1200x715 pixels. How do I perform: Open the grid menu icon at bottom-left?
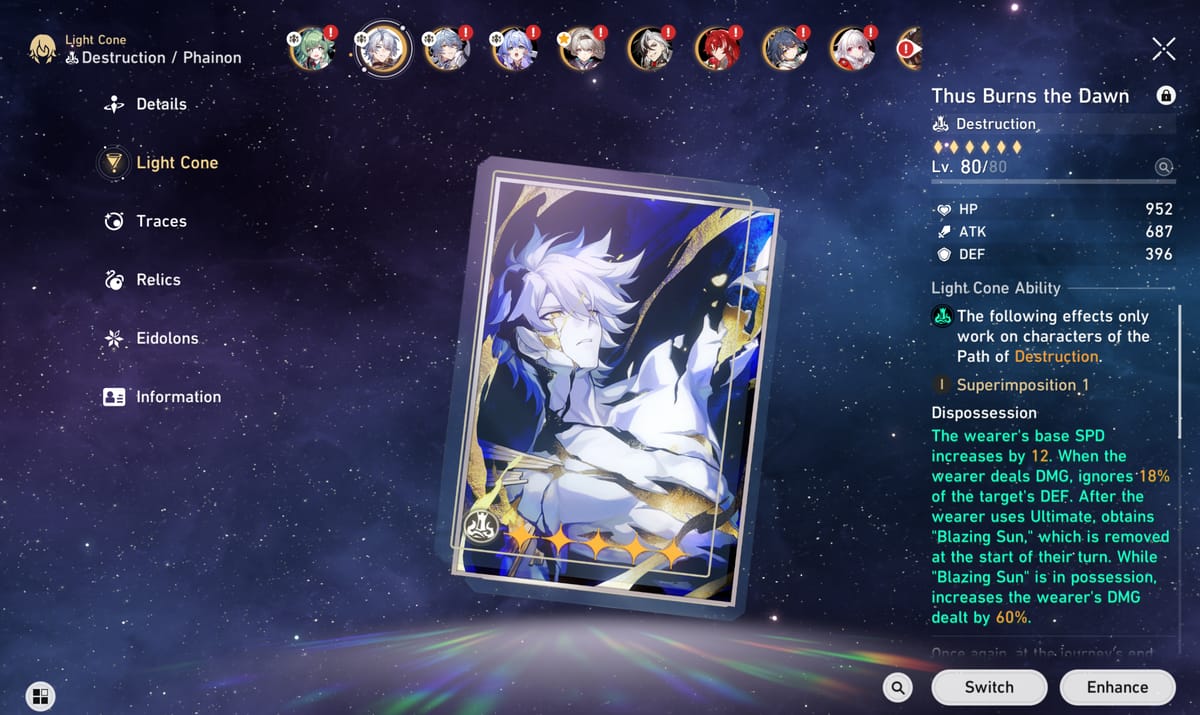click(x=40, y=696)
